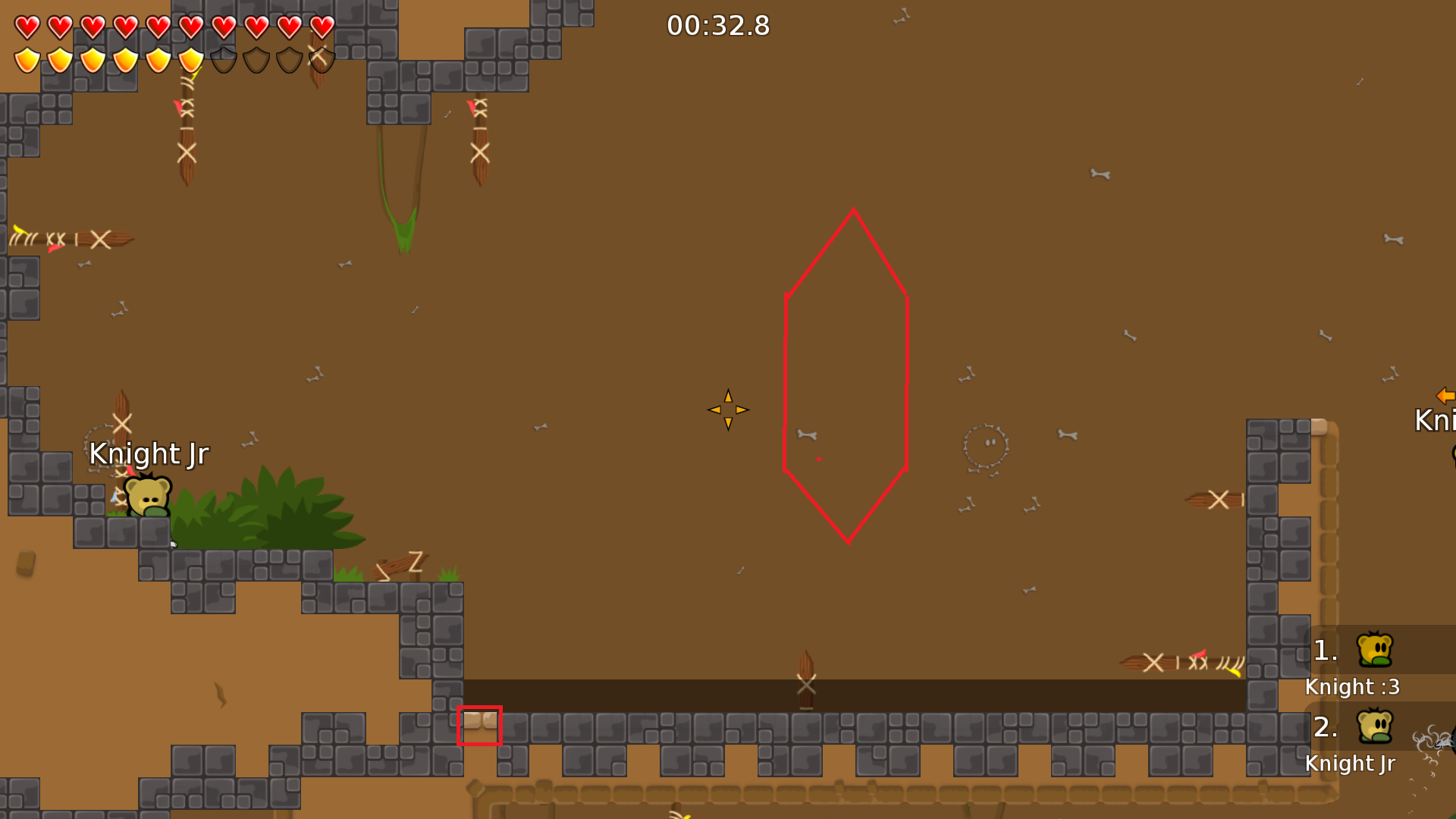Click the dashed circular marker right of the hexagon

(x=986, y=446)
